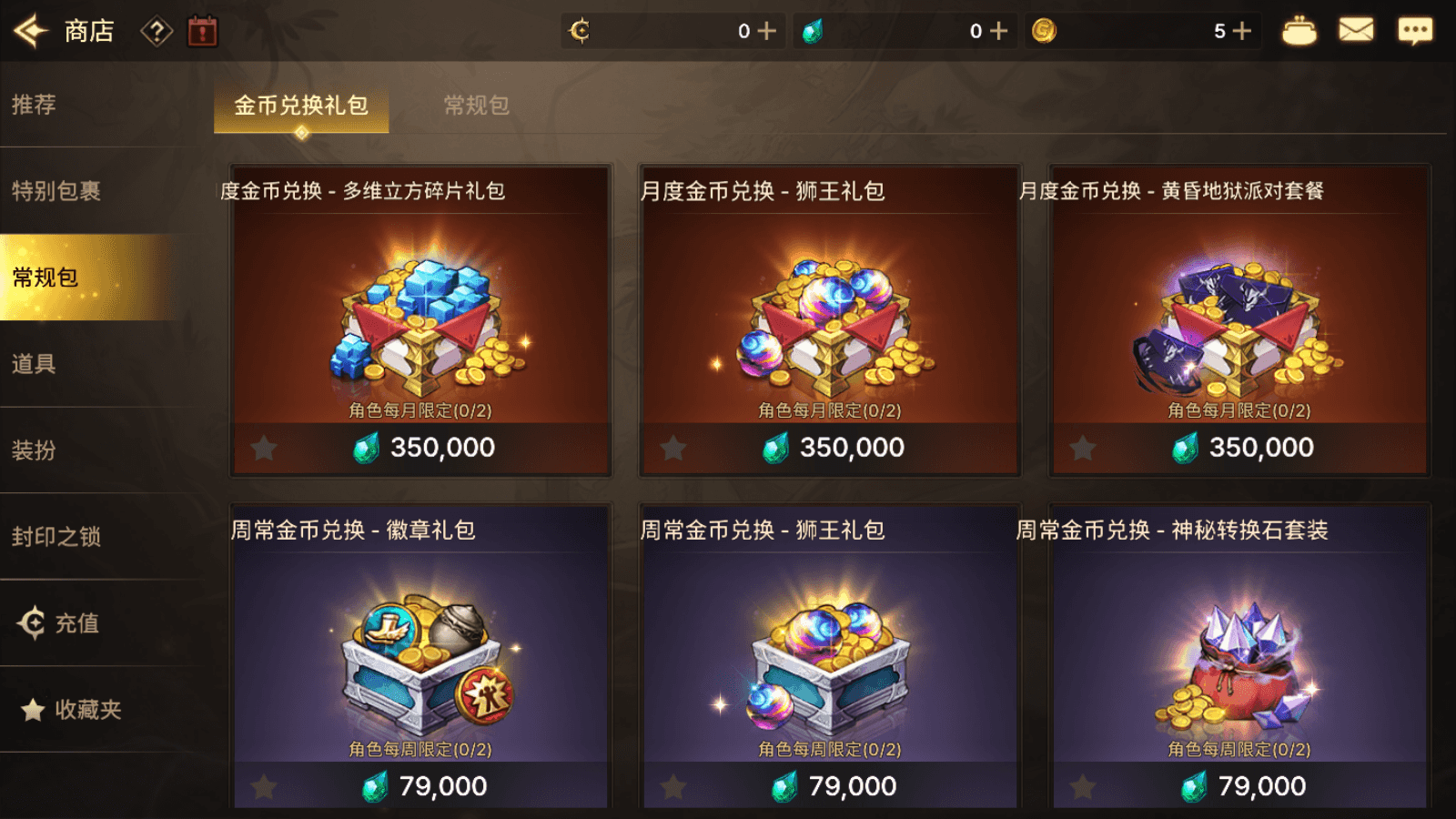Click the back arrow to exit the shop

pyautogui.click(x=30, y=30)
